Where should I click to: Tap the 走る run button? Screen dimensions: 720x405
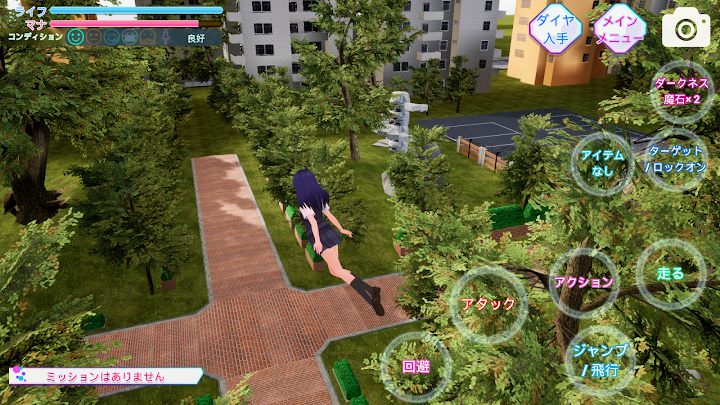[670, 274]
